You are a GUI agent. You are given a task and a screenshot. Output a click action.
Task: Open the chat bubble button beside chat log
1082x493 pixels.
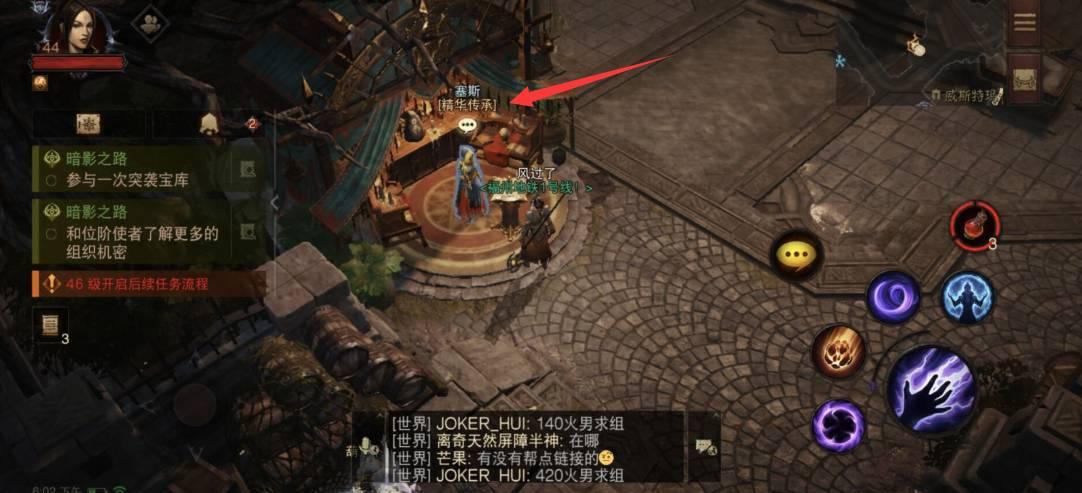click(x=704, y=447)
